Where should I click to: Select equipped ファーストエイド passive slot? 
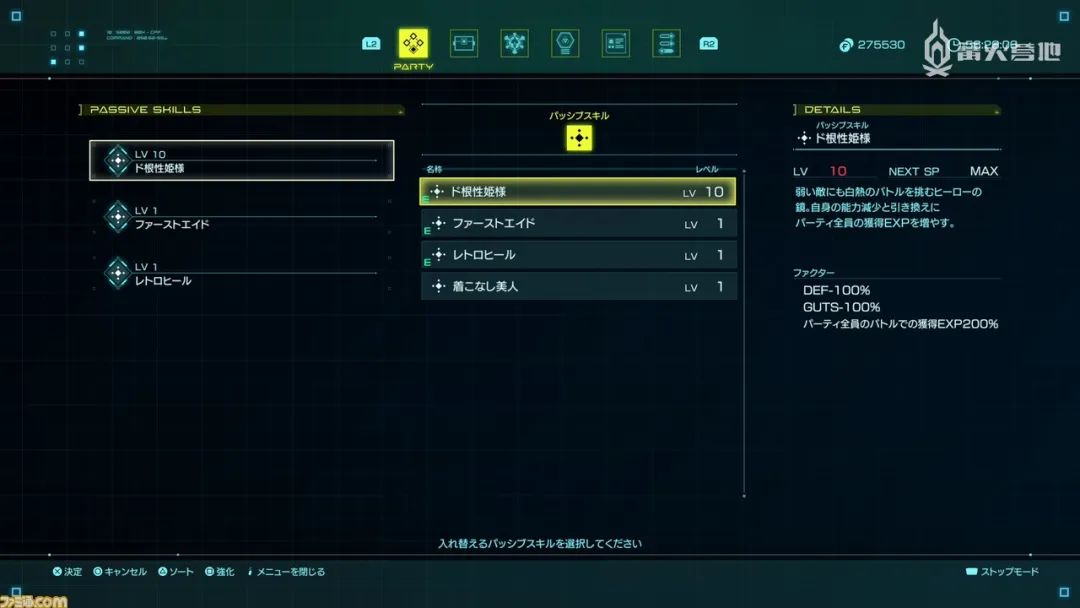[242, 217]
